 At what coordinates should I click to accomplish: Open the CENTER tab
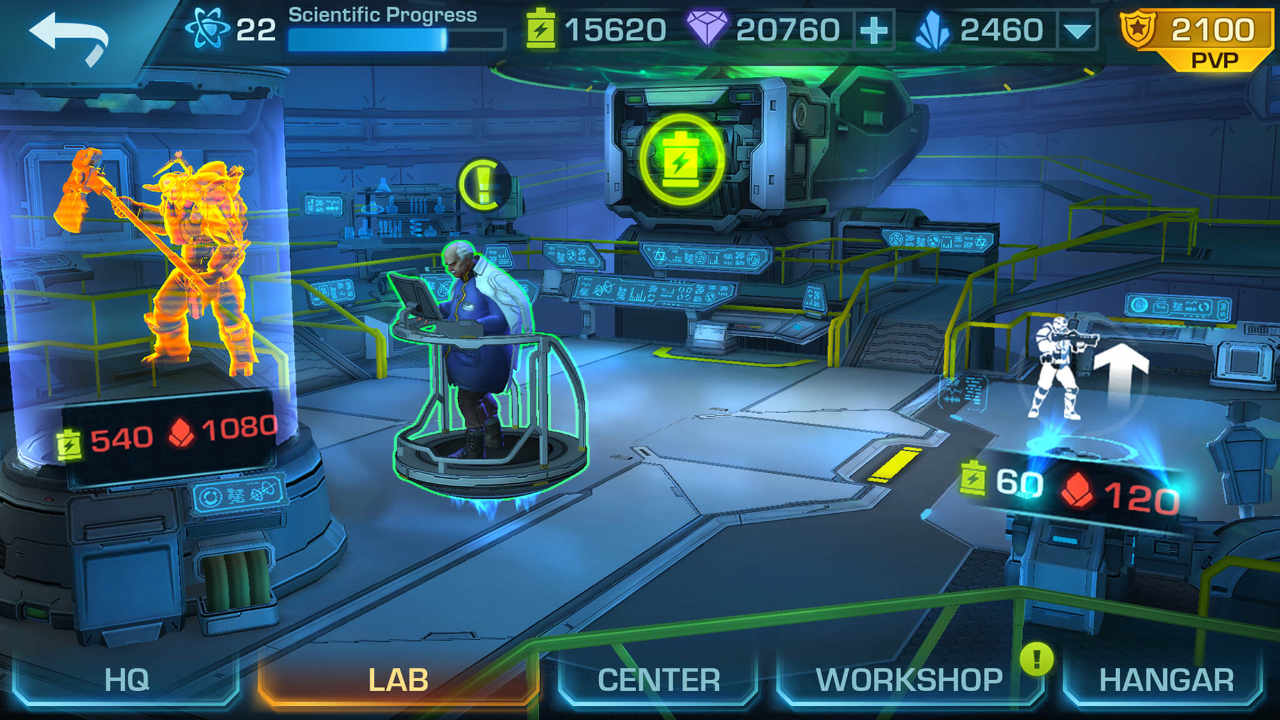coord(658,680)
